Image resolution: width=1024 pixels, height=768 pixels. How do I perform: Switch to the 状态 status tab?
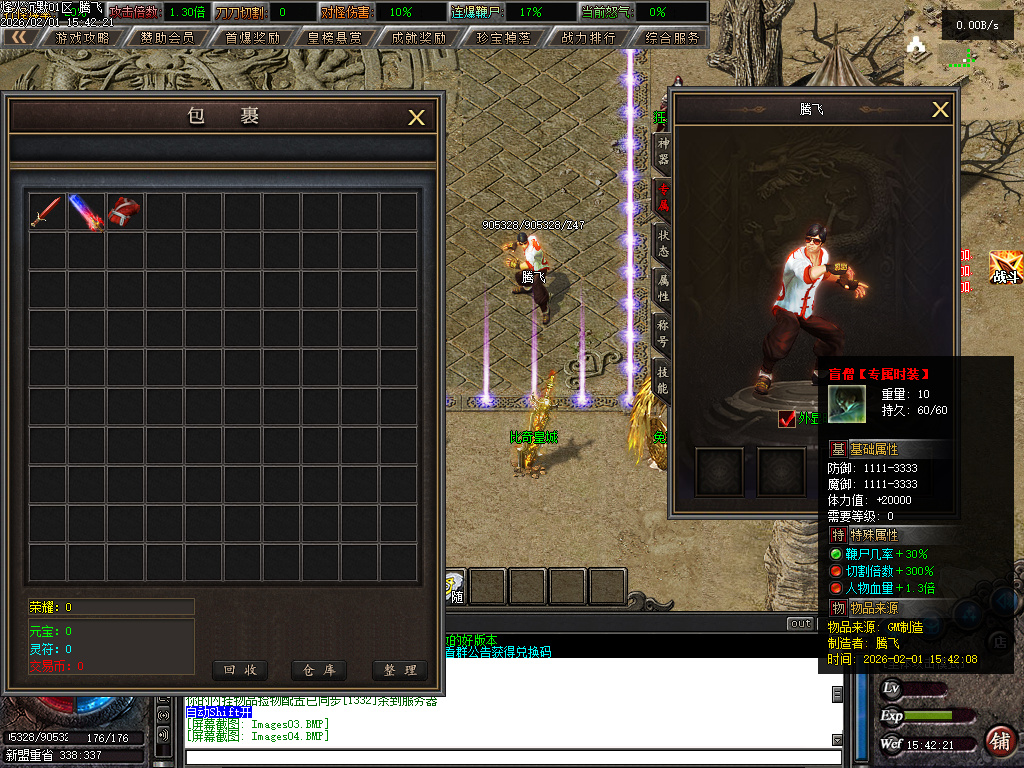[x=662, y=244]
